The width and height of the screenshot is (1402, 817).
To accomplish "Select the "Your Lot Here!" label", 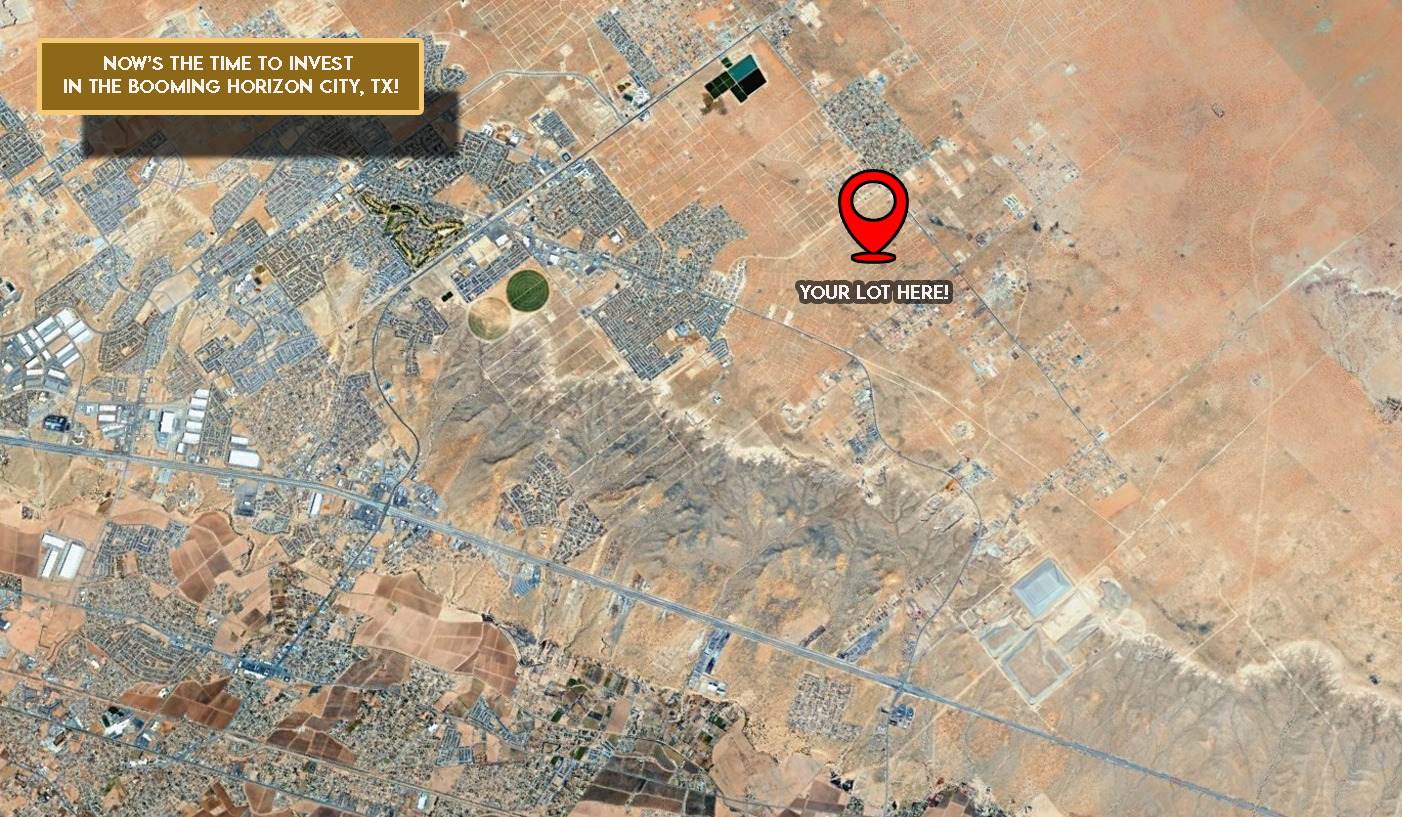I will pyautogui.click(x=874, y=293).
